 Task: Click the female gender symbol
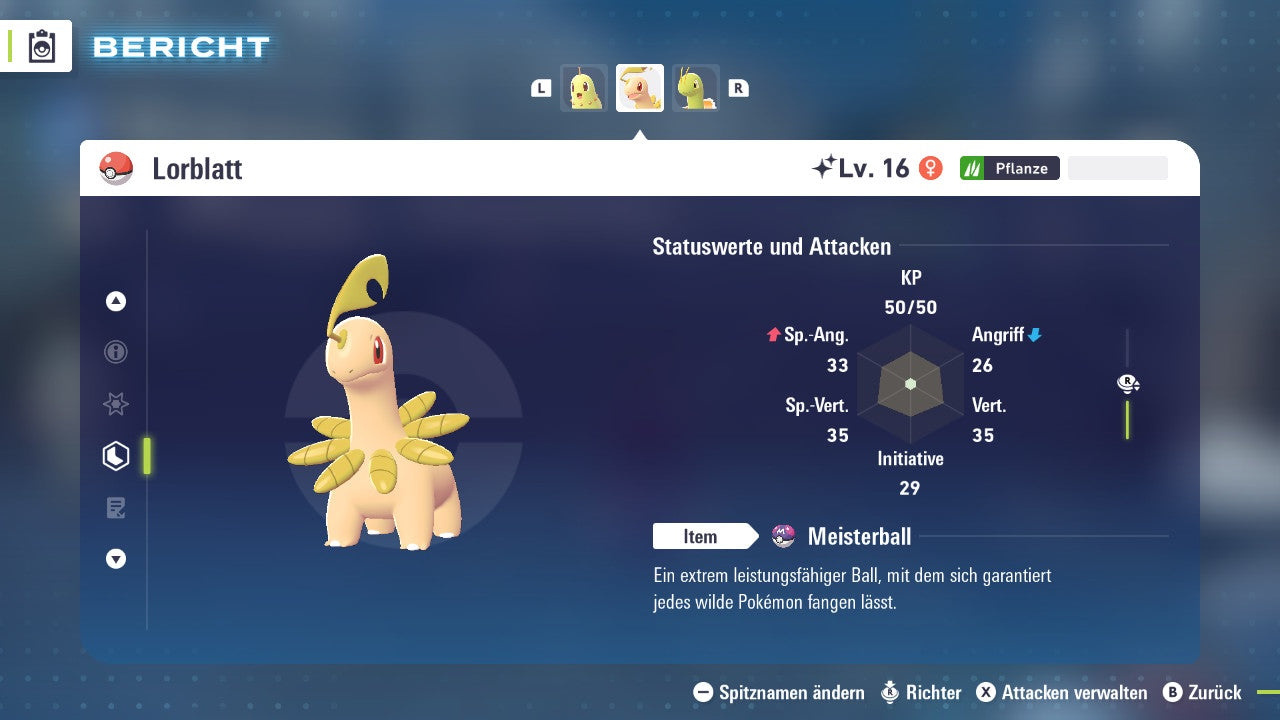[x=931, y=167]
